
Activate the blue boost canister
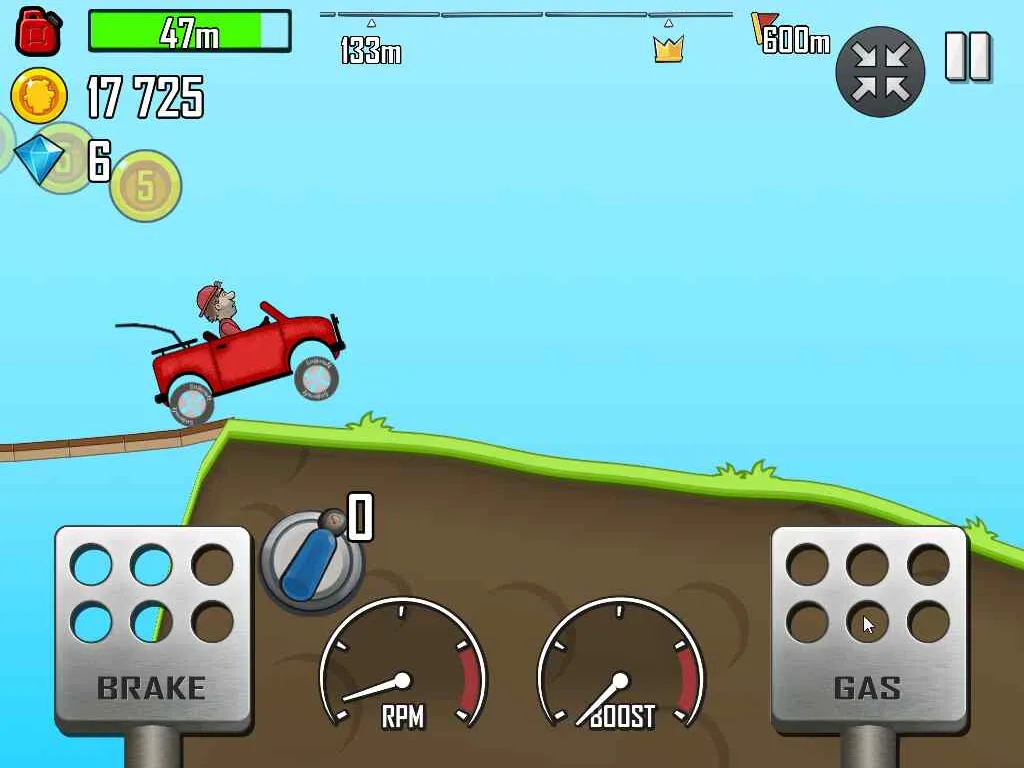(311, 560)
